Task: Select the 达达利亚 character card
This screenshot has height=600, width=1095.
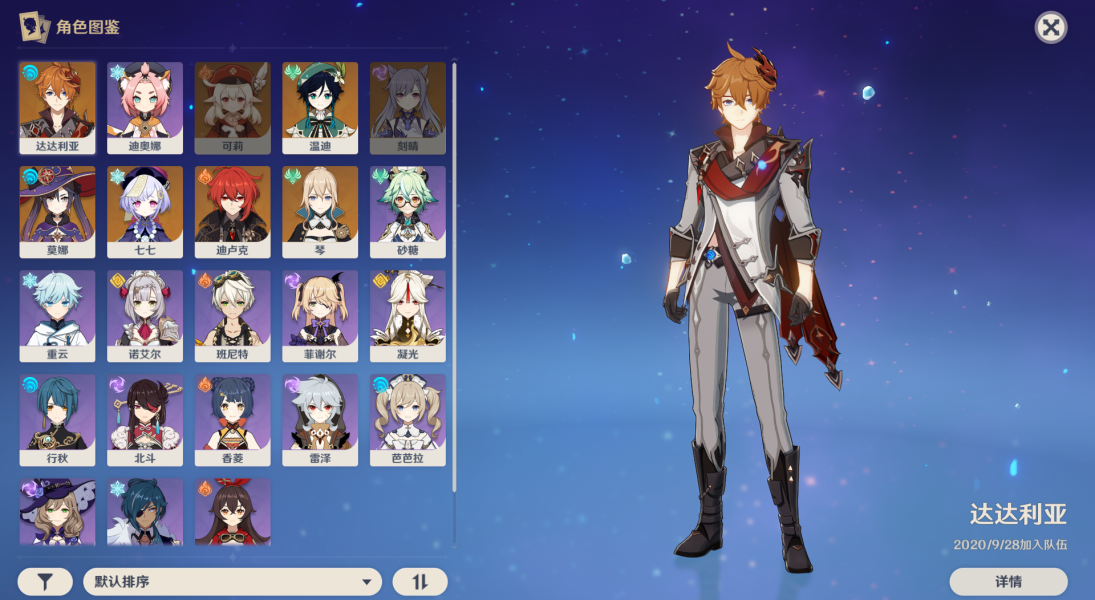Action: [58, 107]
